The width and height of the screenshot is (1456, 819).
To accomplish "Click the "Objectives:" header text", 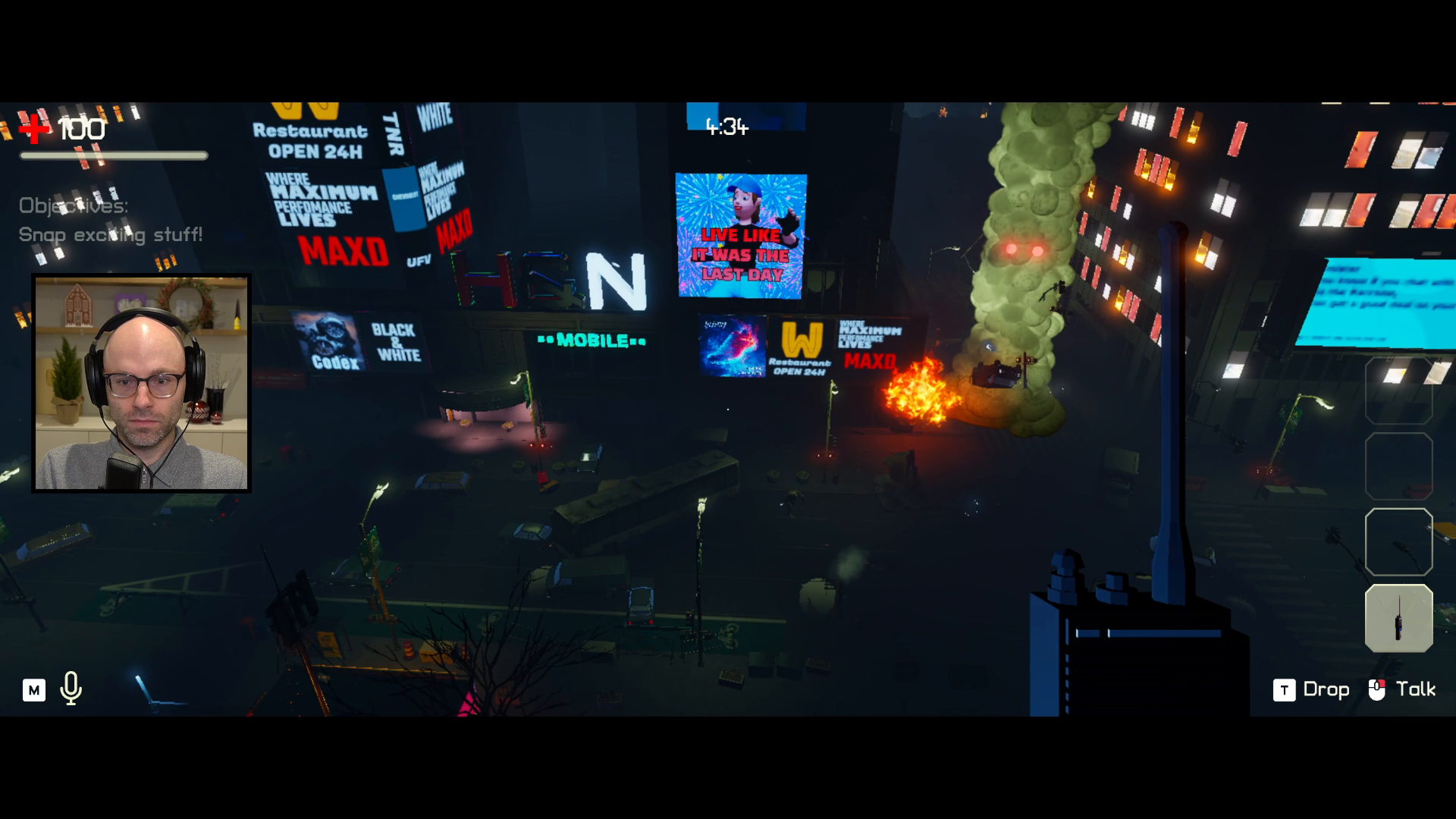I will [73, 206].
